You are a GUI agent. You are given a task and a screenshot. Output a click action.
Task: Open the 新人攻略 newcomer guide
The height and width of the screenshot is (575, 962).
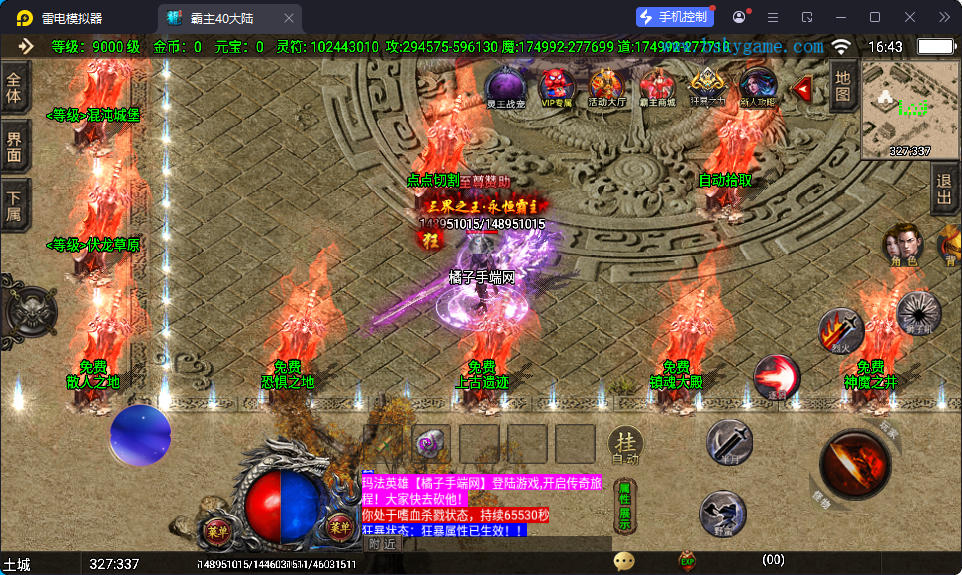point(757,86)
